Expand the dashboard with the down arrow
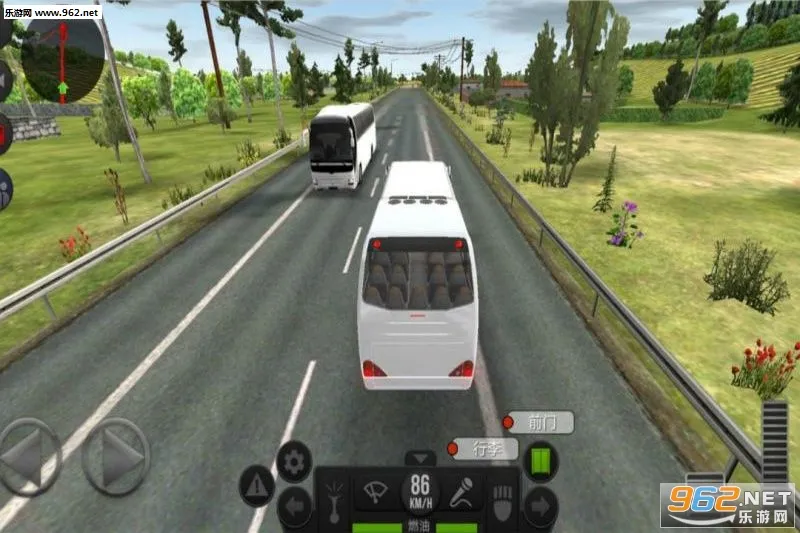The width and height of the screenshot is (800, 533). pyautogui.click(x=420, y=458)
